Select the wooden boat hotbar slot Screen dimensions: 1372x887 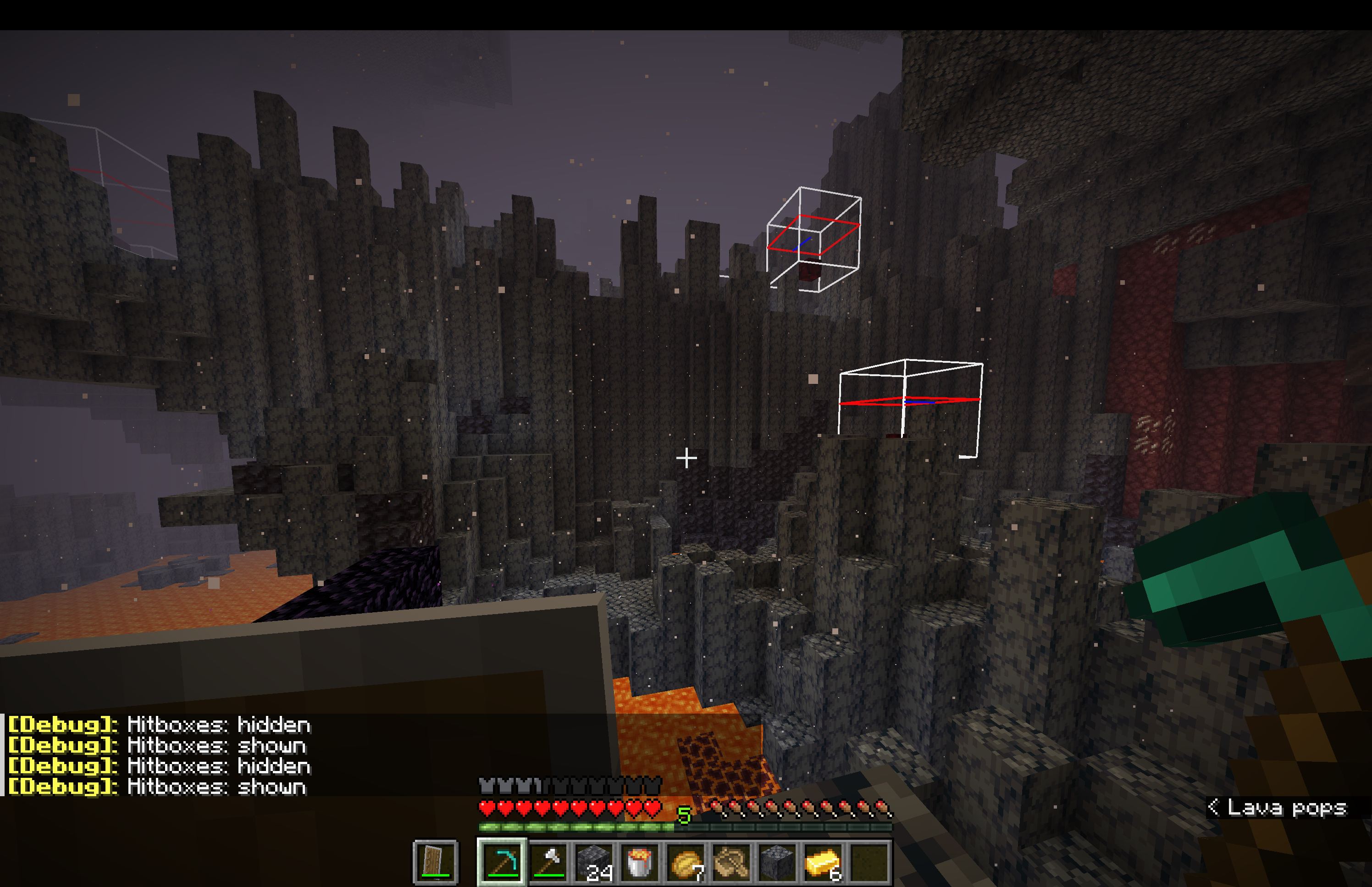(731, 862)
